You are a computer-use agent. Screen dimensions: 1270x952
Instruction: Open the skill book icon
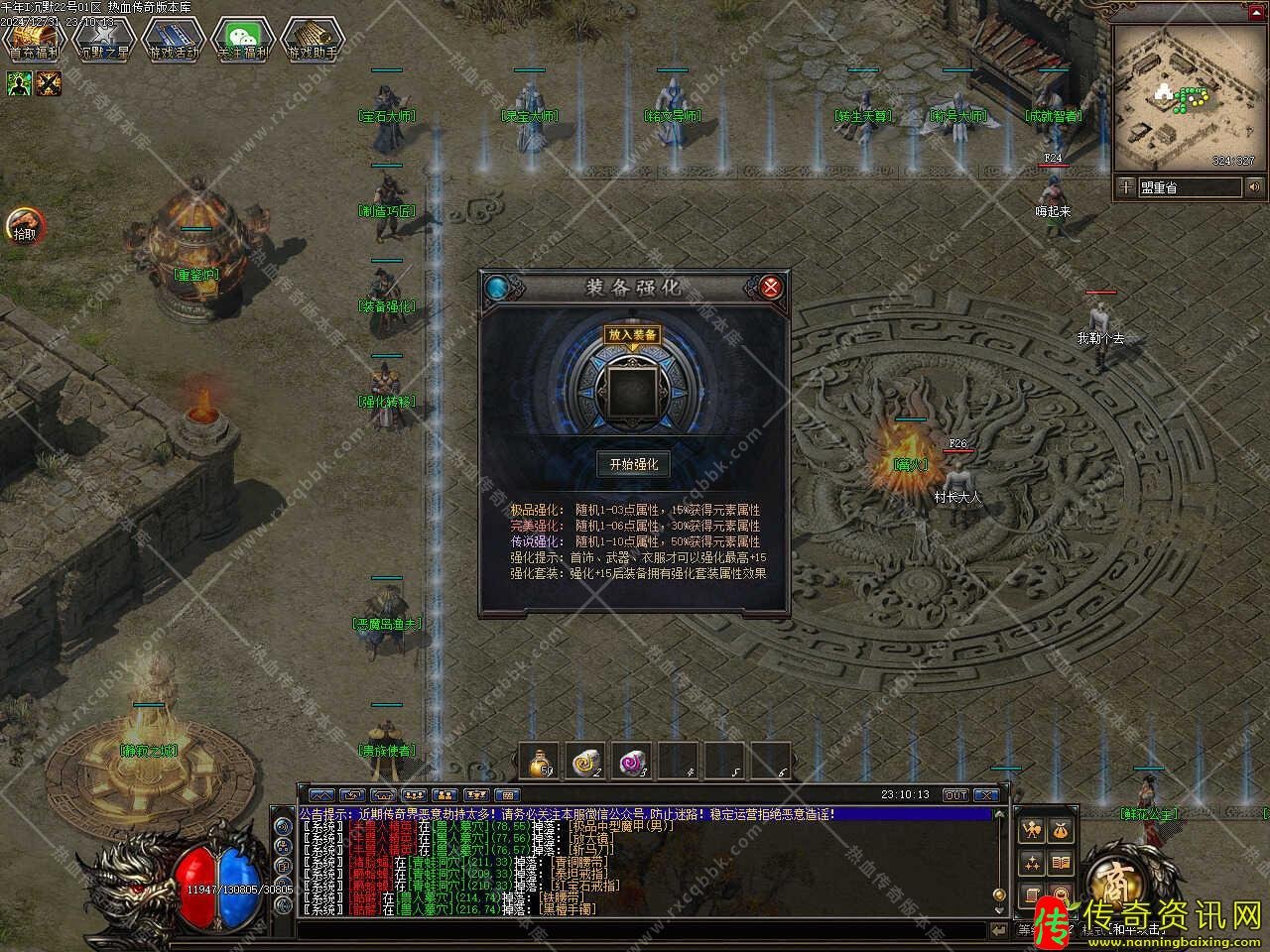pos(1061,863)
